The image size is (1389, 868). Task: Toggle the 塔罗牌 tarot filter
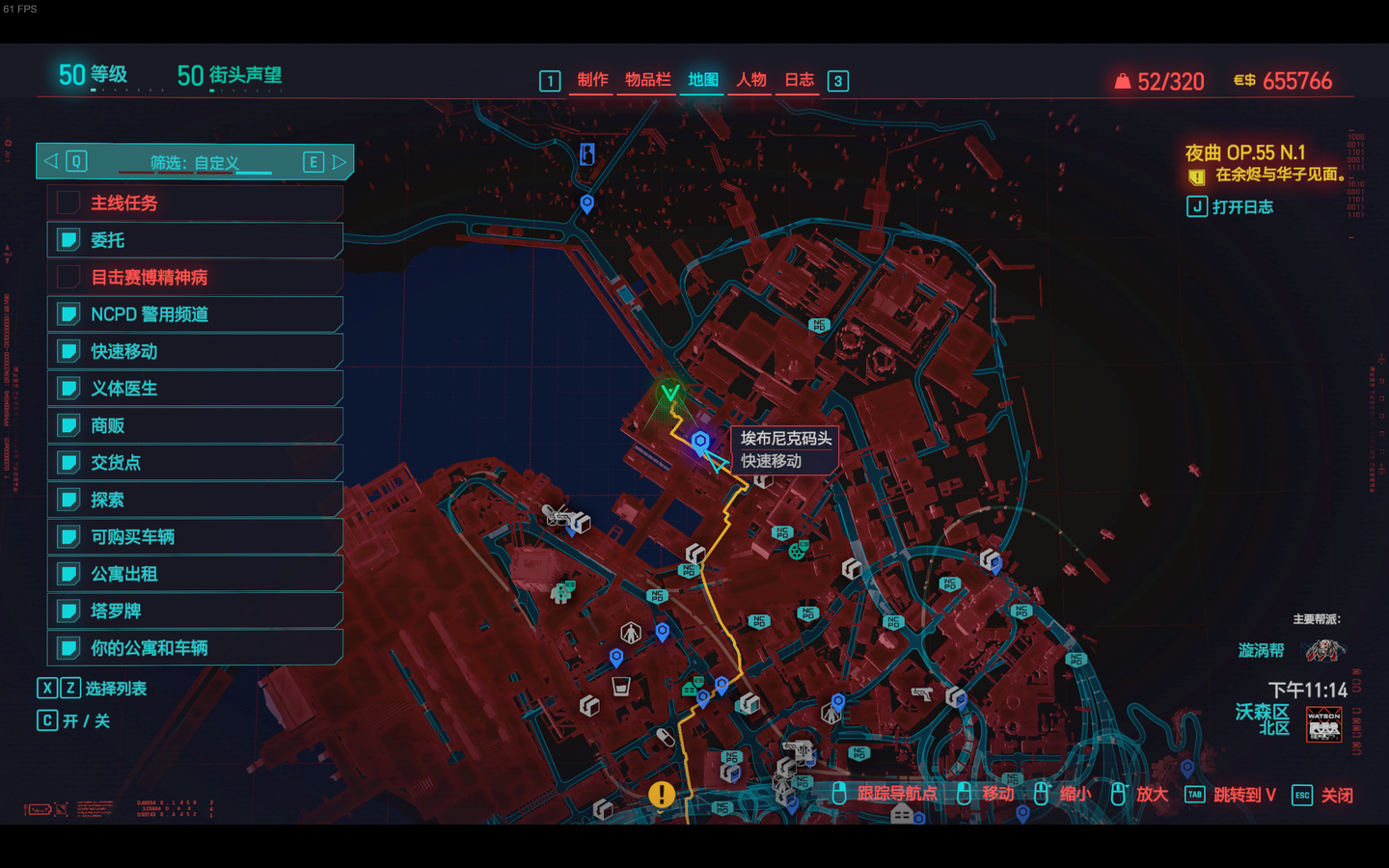tap(195, 611)
